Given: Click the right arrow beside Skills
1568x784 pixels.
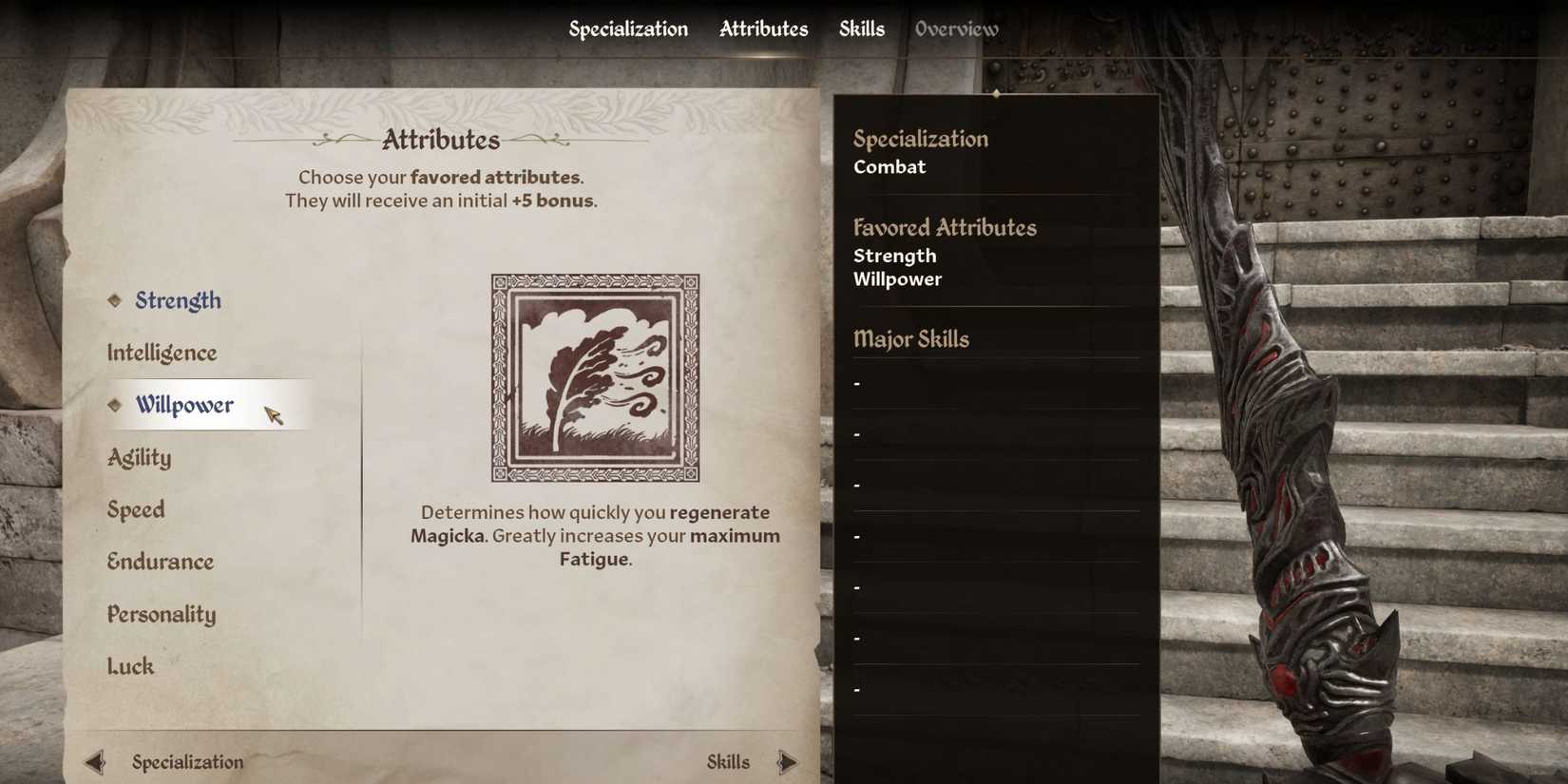Looking at the screenshot, I should 787,761.
